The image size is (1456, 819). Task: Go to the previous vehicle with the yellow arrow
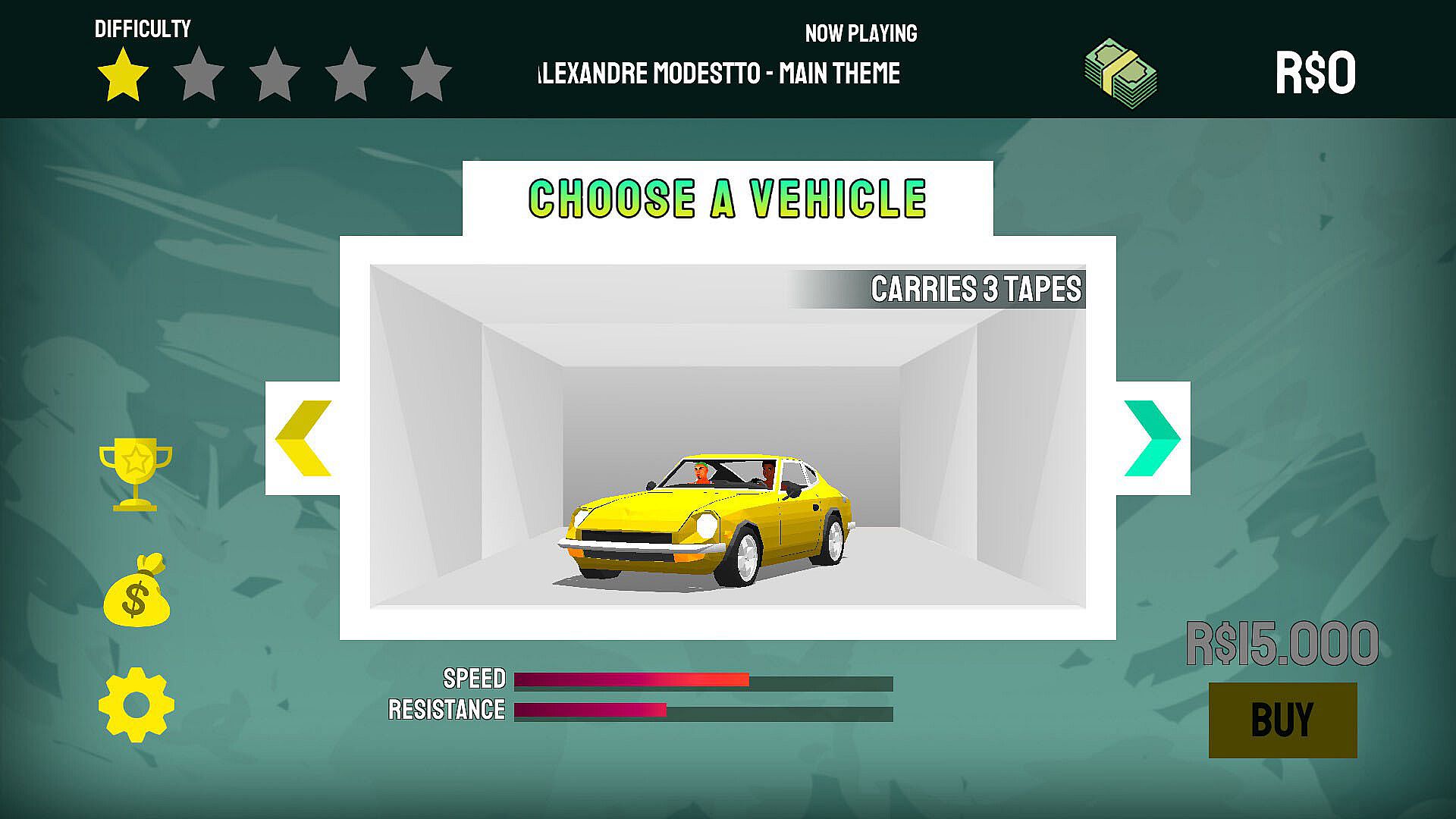click(x=303, y=438)
